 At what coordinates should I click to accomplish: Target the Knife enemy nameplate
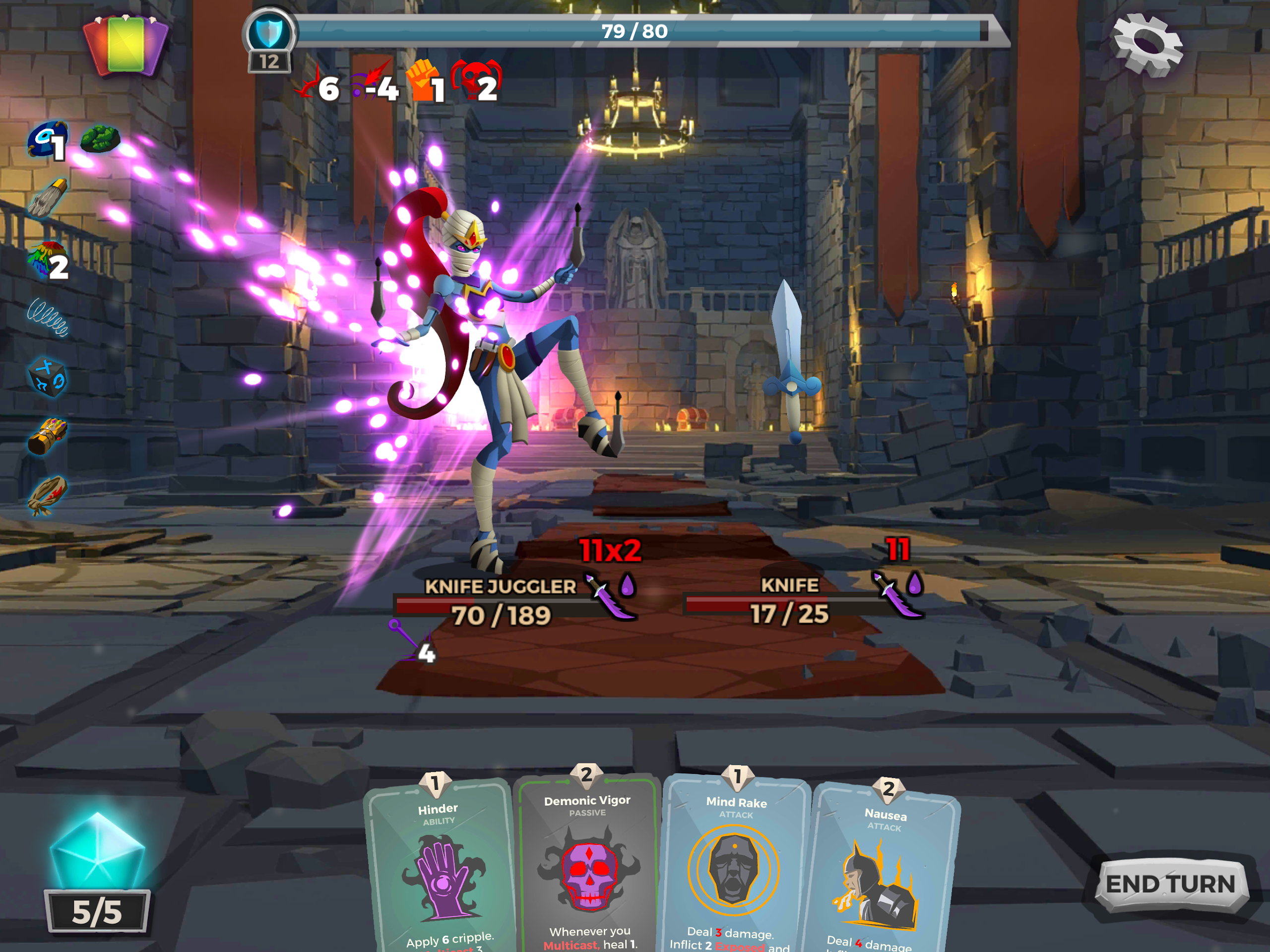789,585
